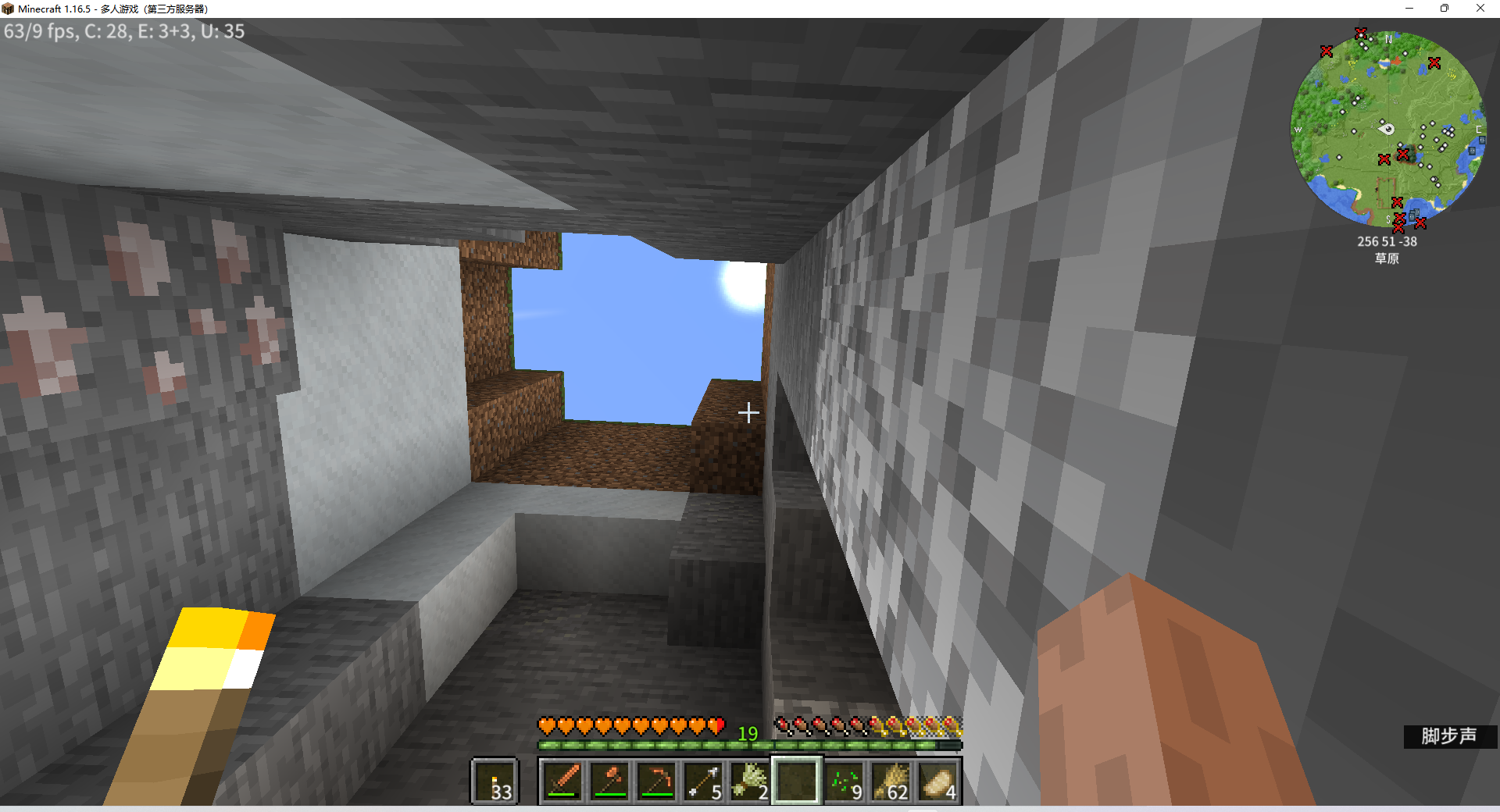This screenshot has height=812, width=1500.
Task: Click the coordinates readout 256 51 -38
Action: tap(1387, 241)
